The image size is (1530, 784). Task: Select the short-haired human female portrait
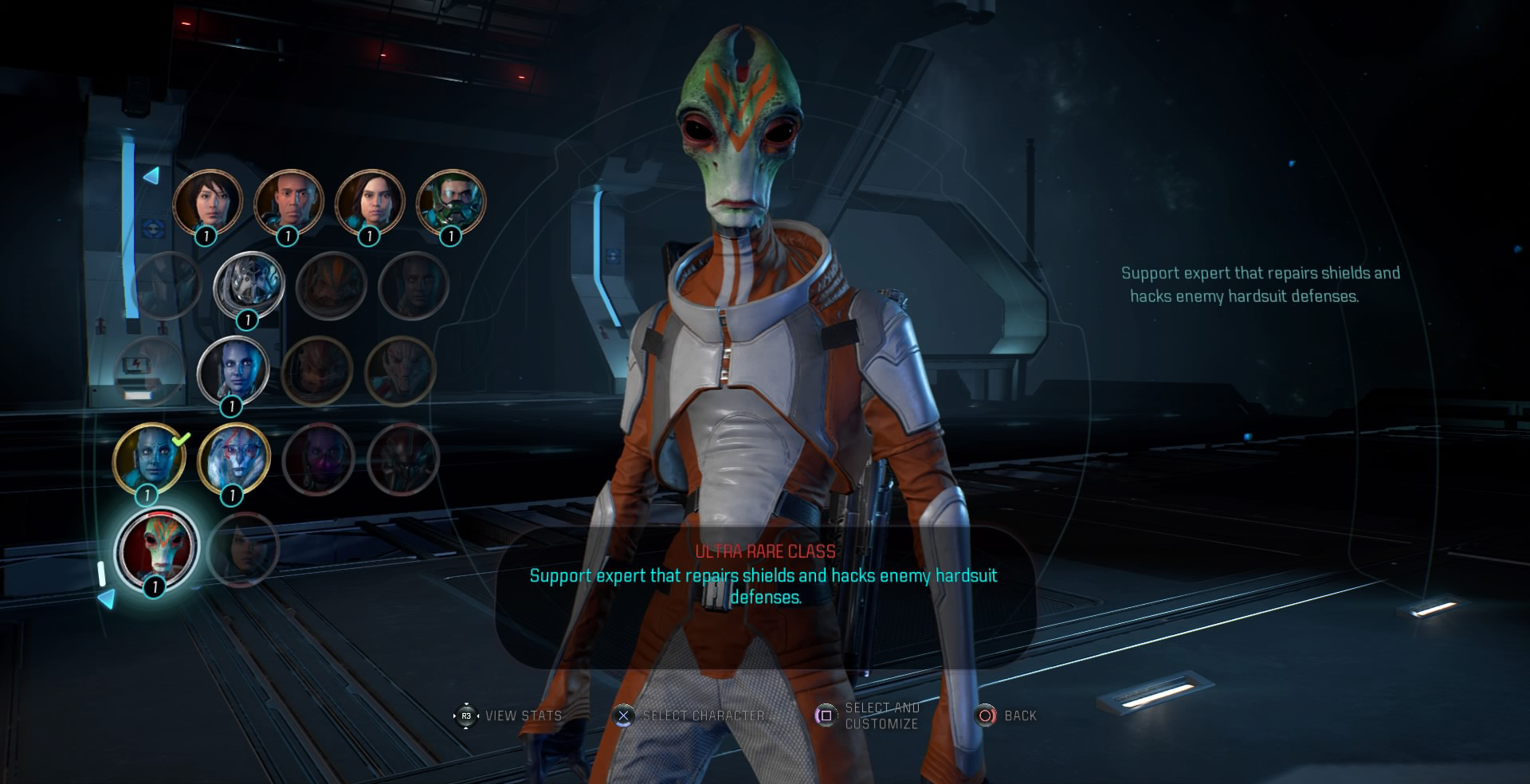pos(207,202)
